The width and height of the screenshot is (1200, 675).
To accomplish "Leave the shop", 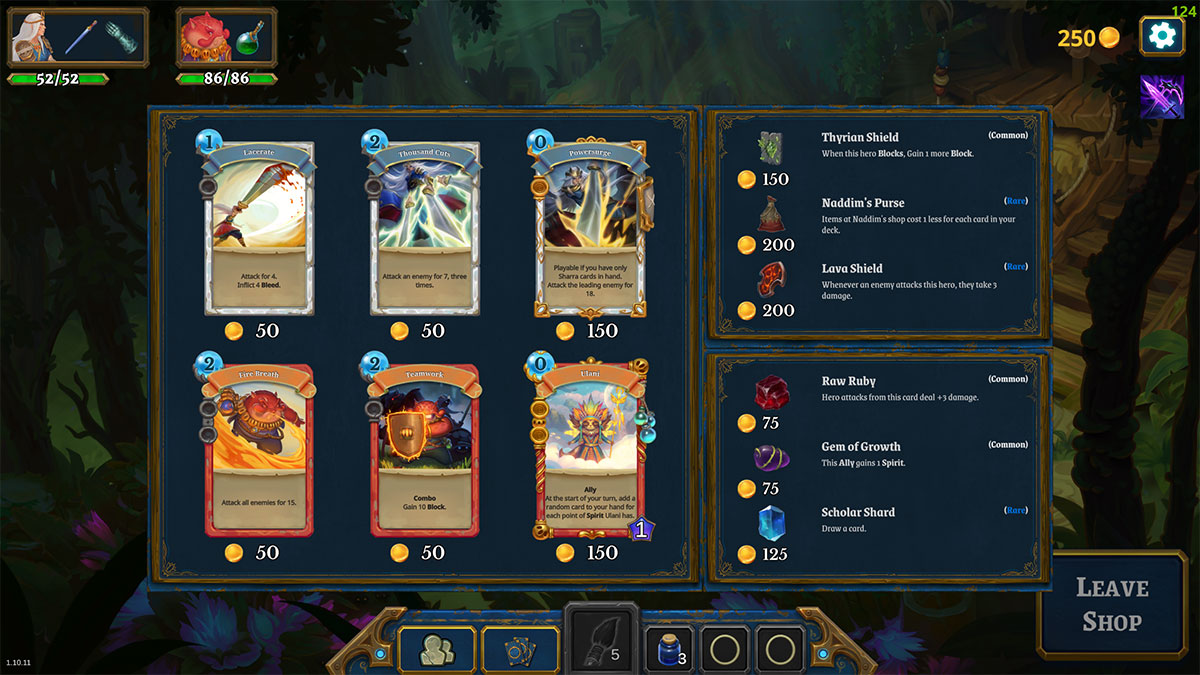I will point(1112,604).
